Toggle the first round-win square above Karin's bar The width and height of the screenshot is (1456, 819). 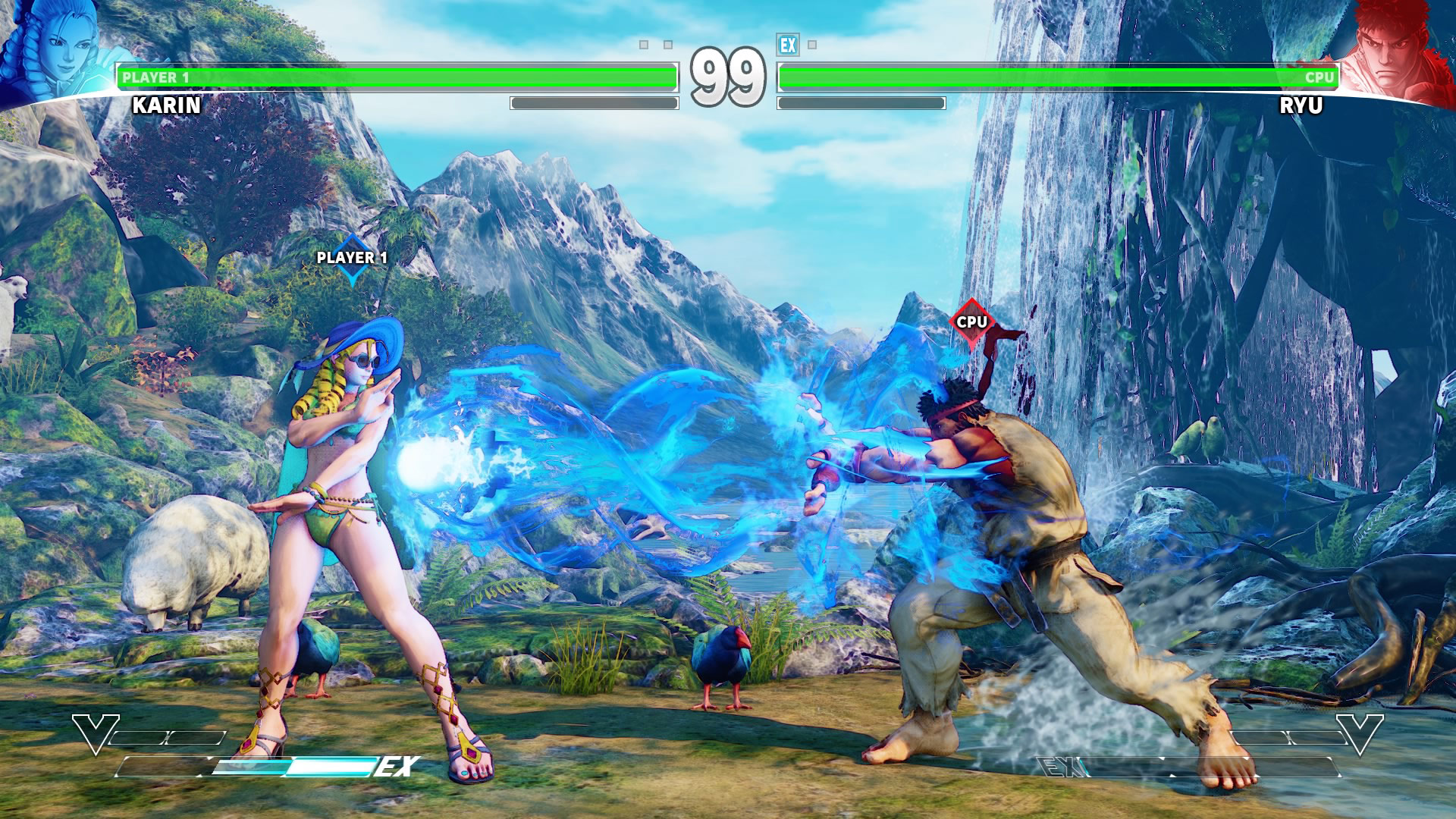coord(644,45)
